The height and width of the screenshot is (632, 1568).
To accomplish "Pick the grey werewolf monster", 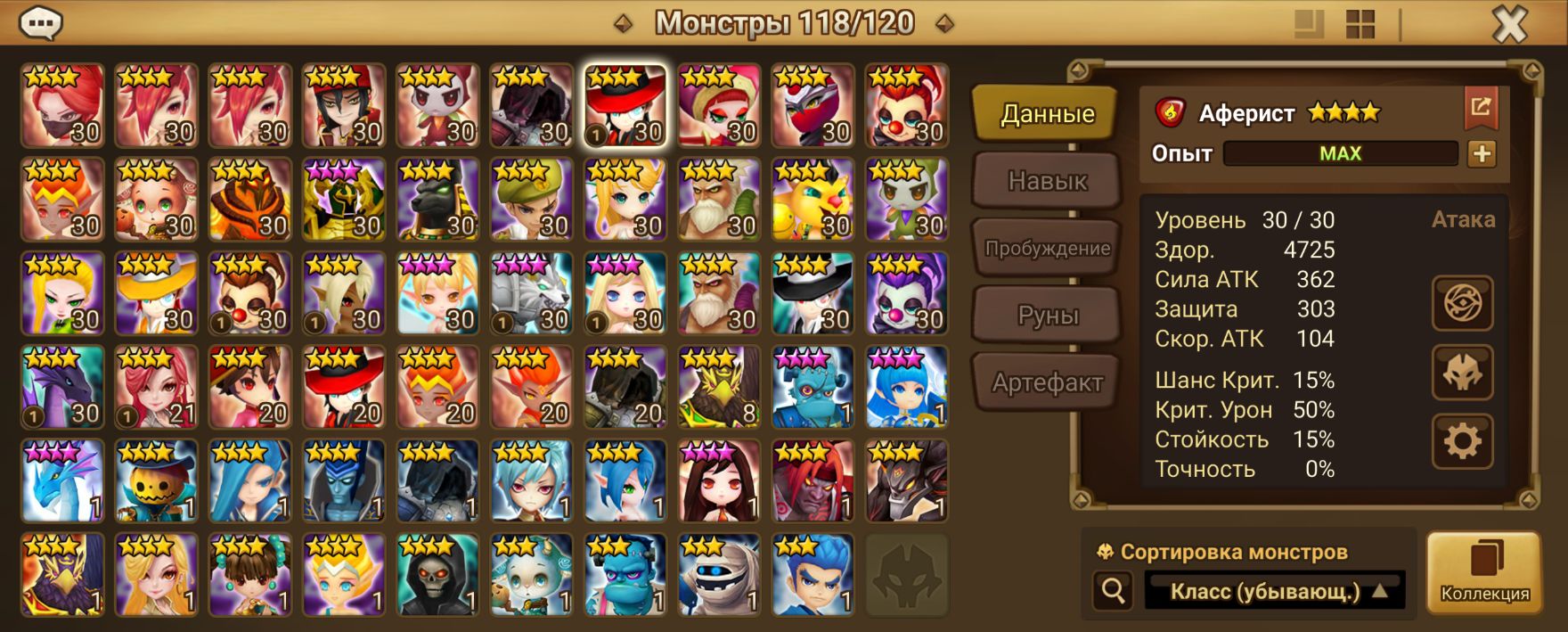I will 532,293.
